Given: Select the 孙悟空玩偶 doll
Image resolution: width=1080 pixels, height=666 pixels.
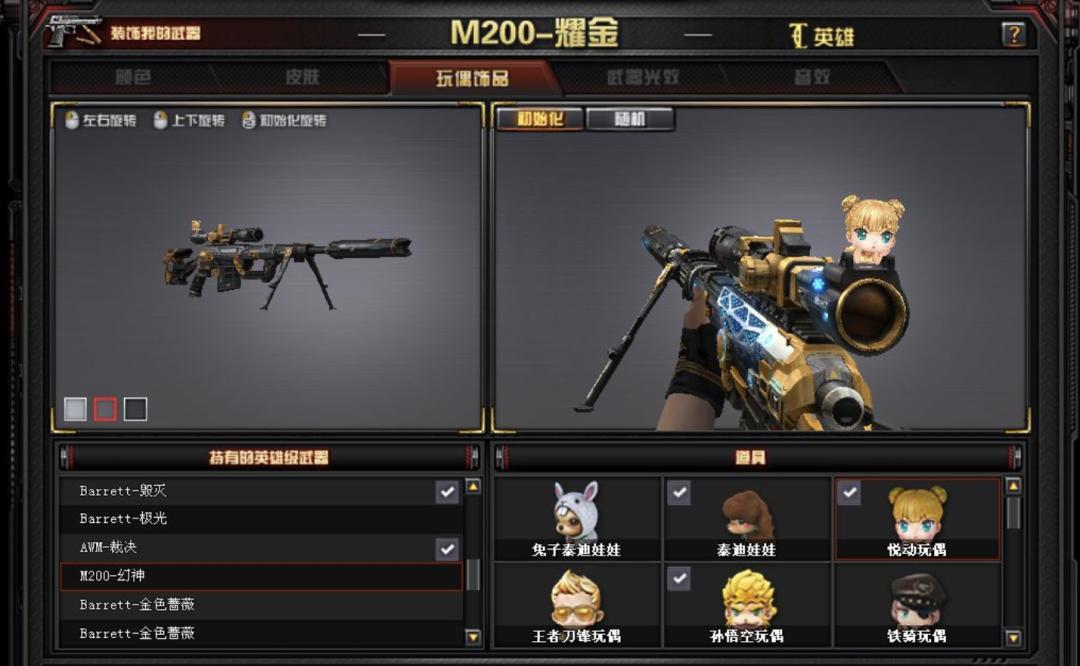Looking at the screenshot, I should pos(746,603).
